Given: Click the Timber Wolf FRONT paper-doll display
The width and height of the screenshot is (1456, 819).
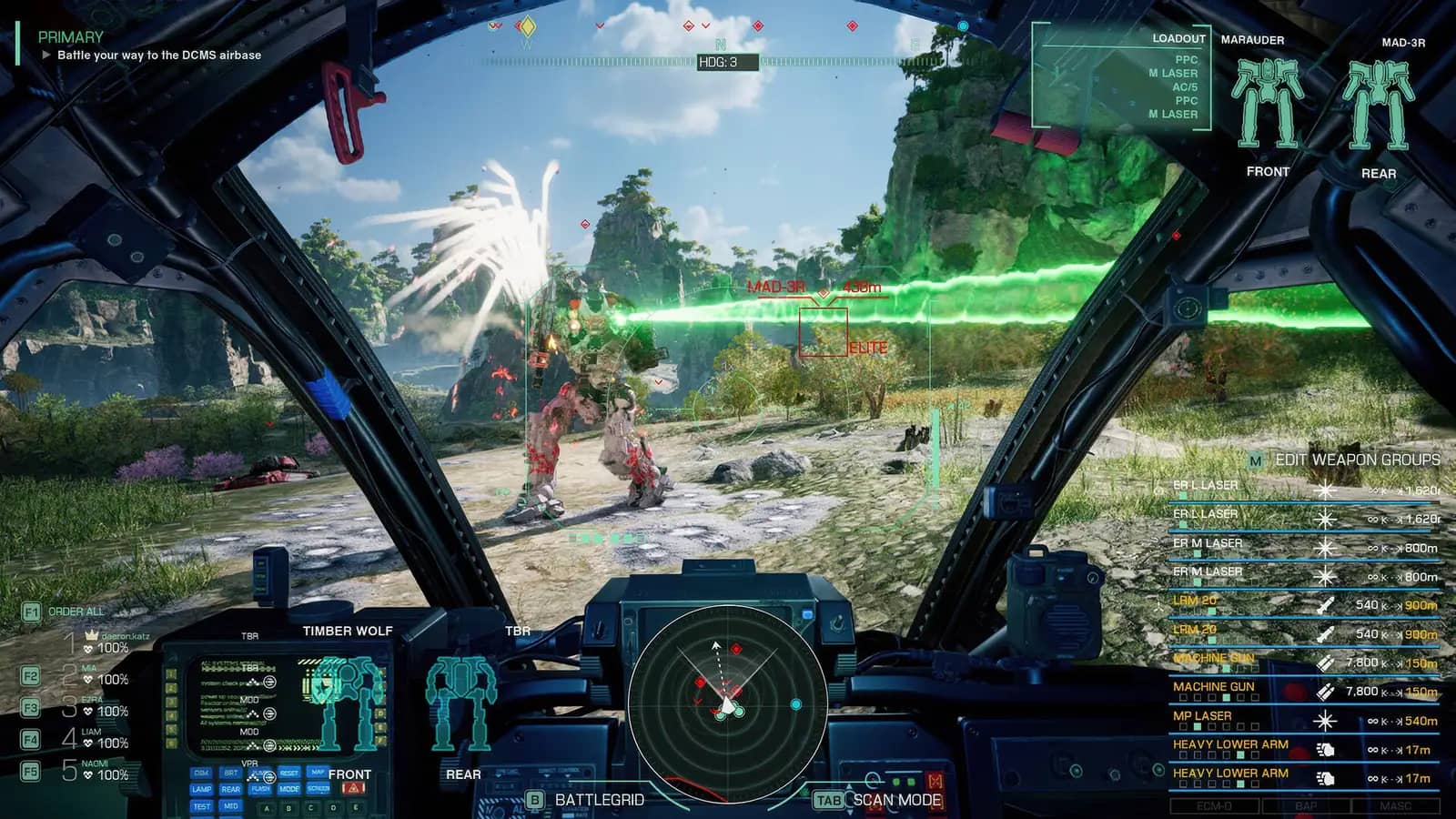Looking at the screenshot, I should click(x=347, y=701).
